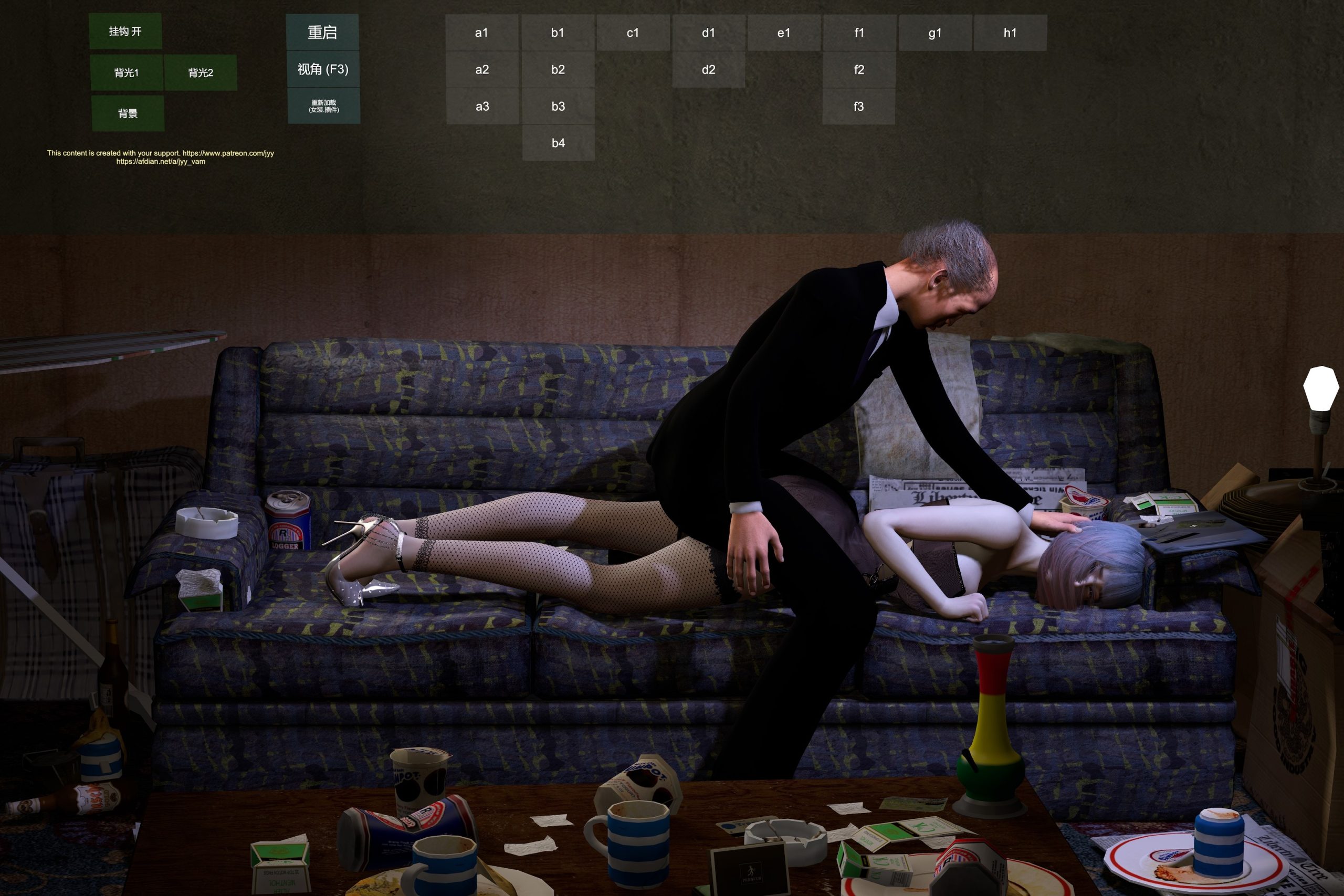
Task: Click the 重新加载 reload button
Action: [324, 106]
